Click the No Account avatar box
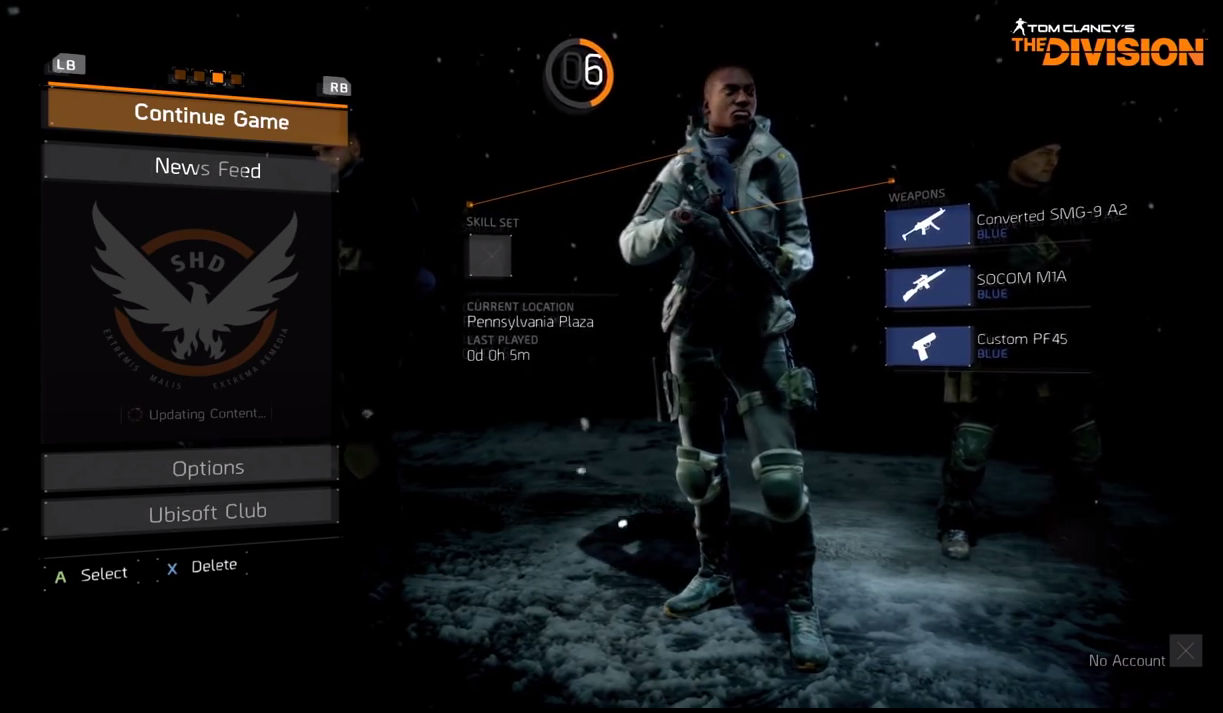This screenshot has height=713, width=1223. pyautogui.click(x=1185, y=652)
